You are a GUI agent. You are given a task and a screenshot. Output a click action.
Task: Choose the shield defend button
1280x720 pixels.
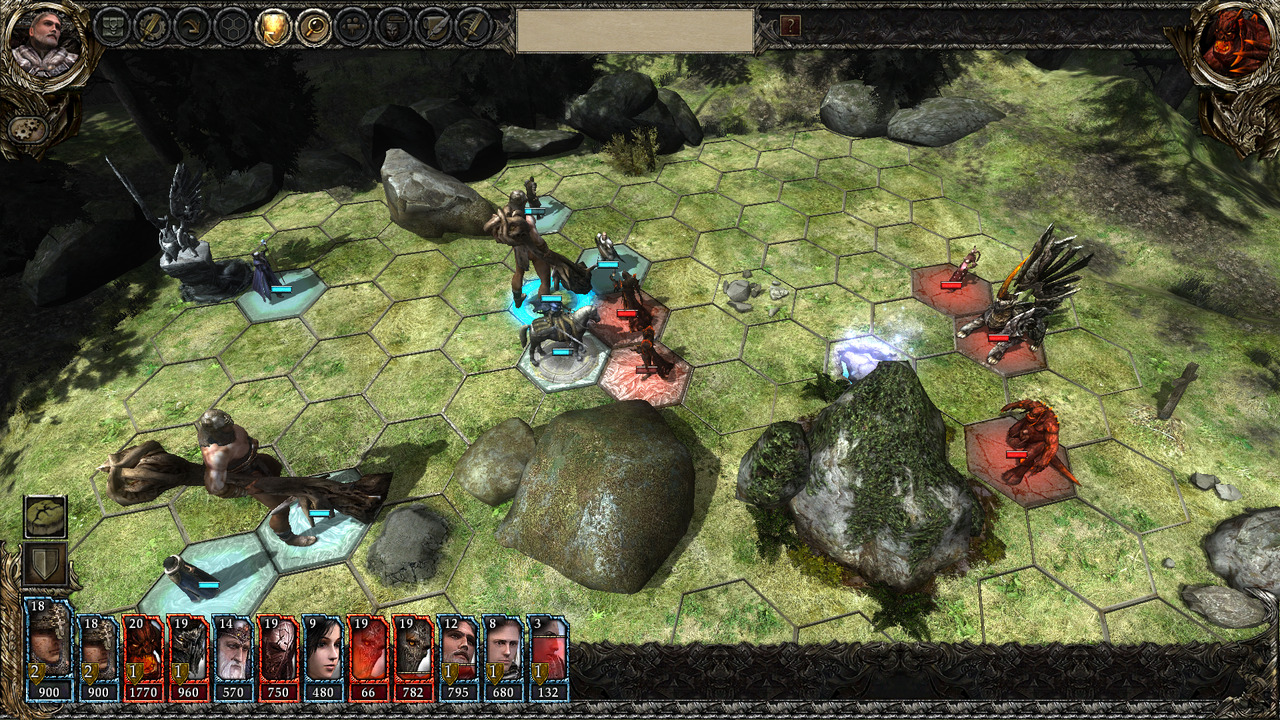click(46, 565)
